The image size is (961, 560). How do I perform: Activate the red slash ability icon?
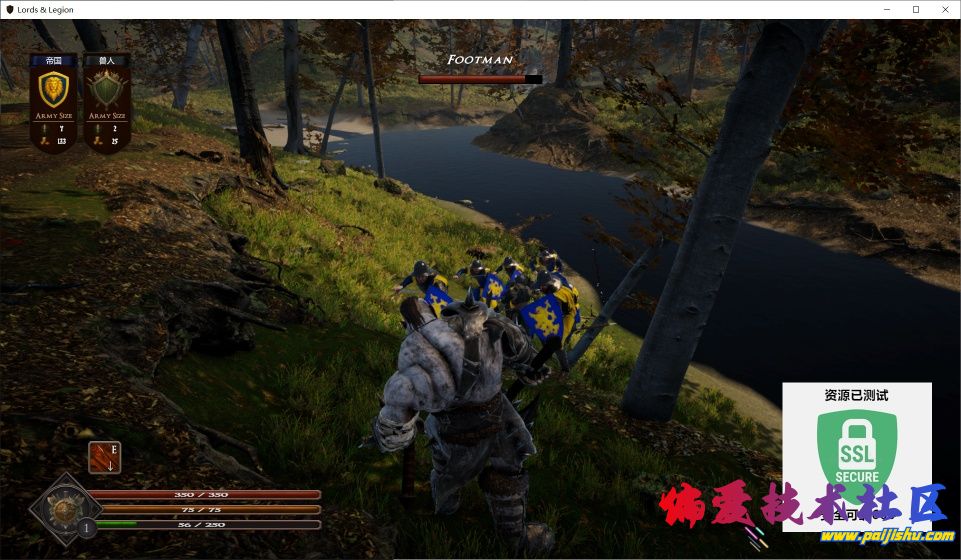point(104,457)
